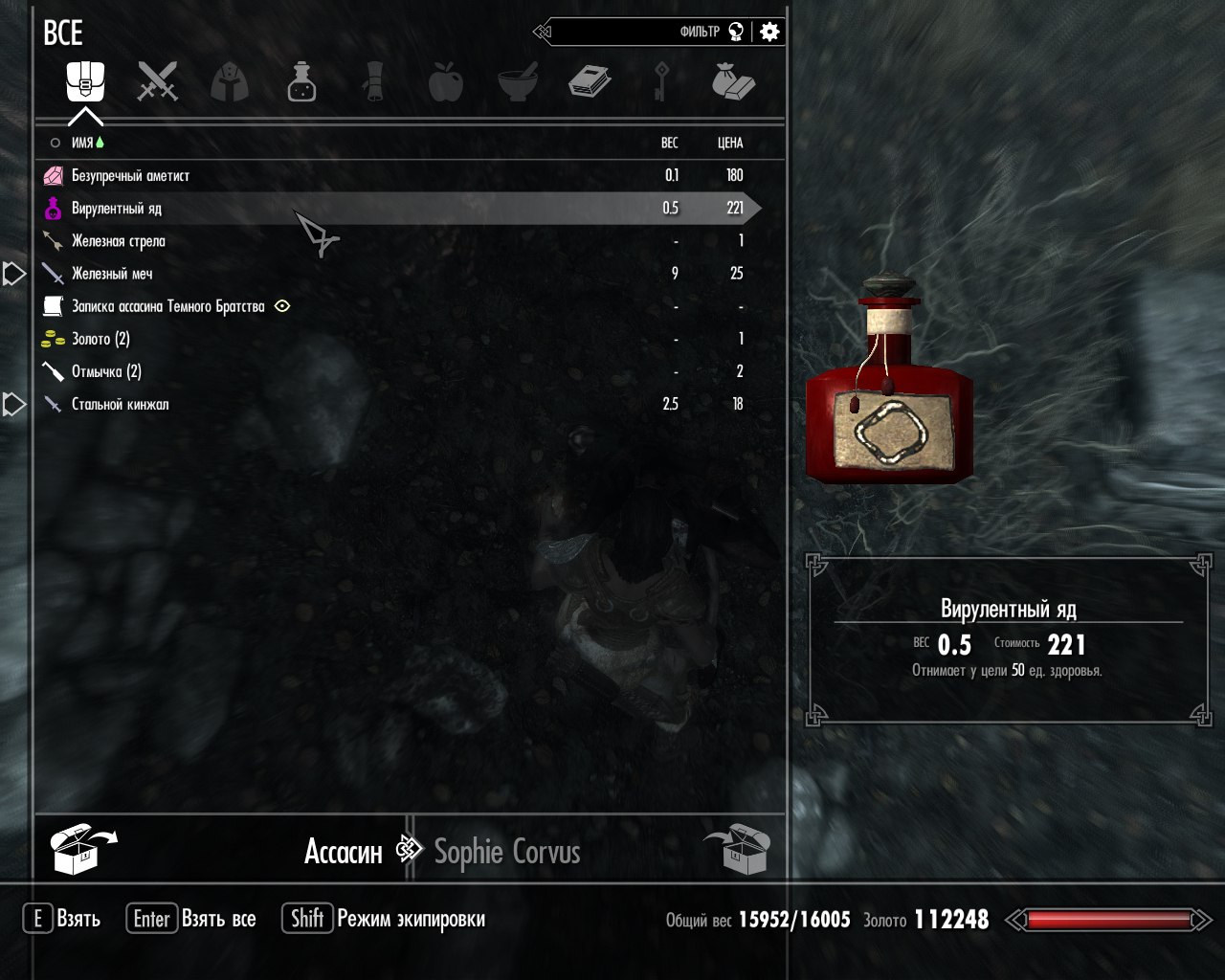Show the keys category tab
The height and width of the screenshot is (980, 1225).
tap(660, 81)
